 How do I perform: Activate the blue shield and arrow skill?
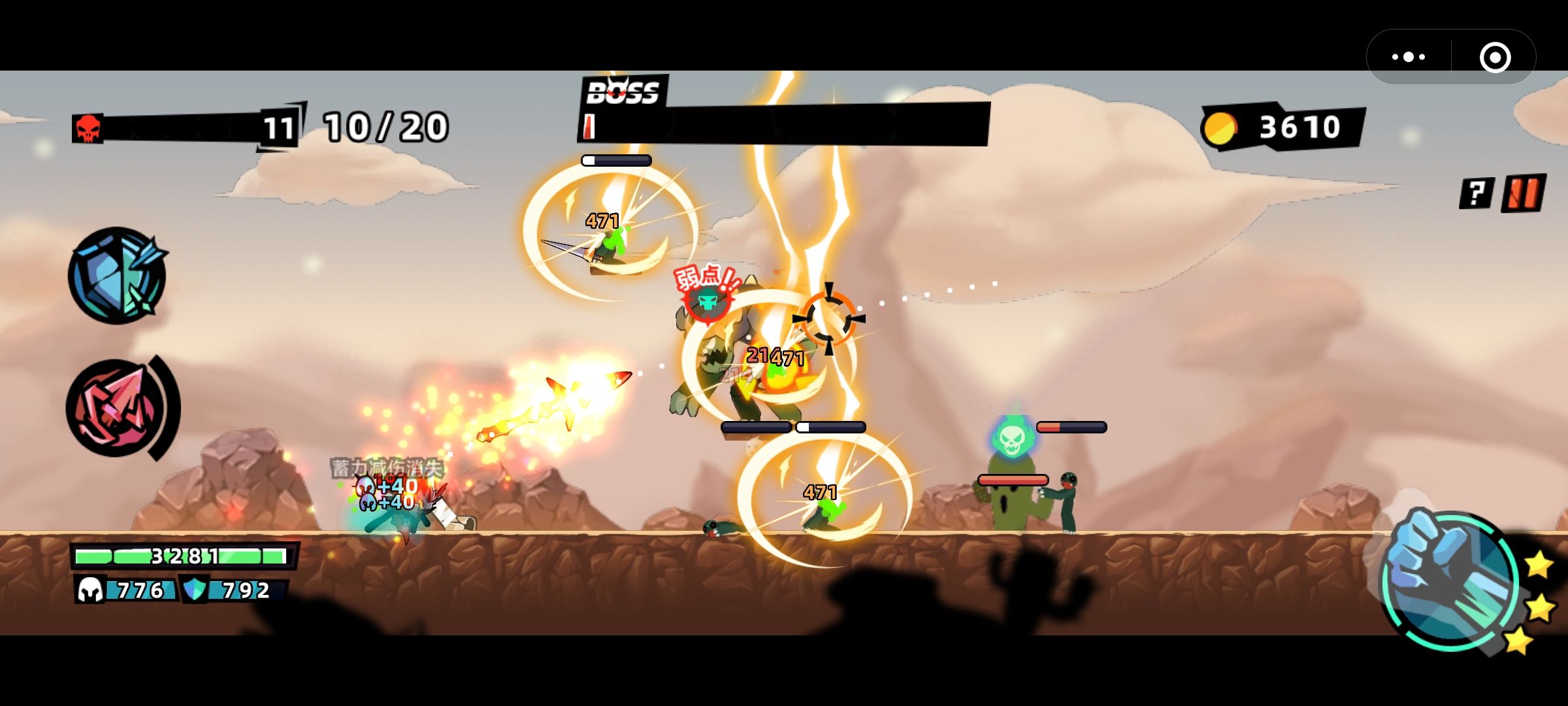click(x=117, y=276)
